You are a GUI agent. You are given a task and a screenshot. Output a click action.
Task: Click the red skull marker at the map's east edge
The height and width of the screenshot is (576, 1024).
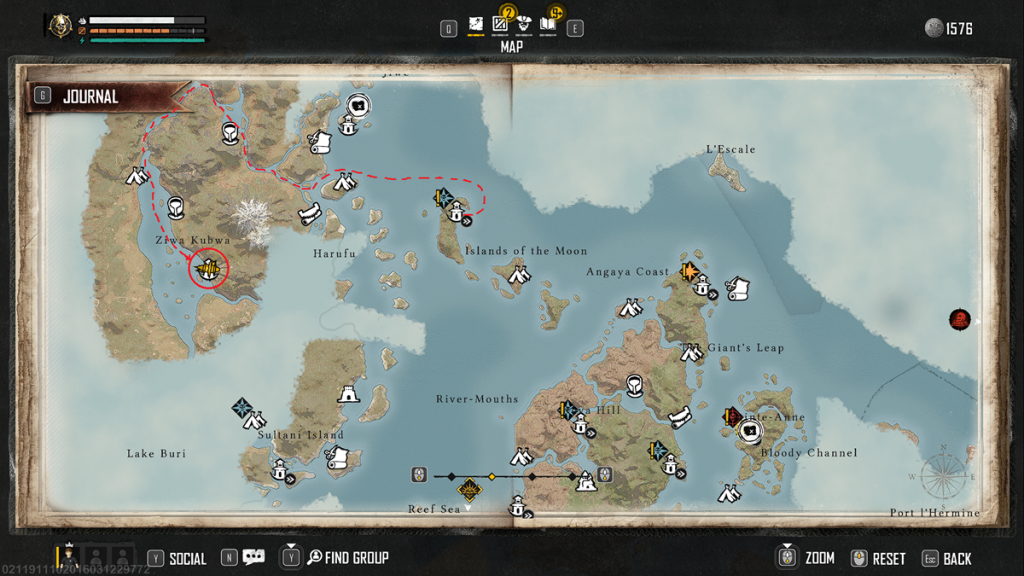pyautogui.click(x=960, y=320)
